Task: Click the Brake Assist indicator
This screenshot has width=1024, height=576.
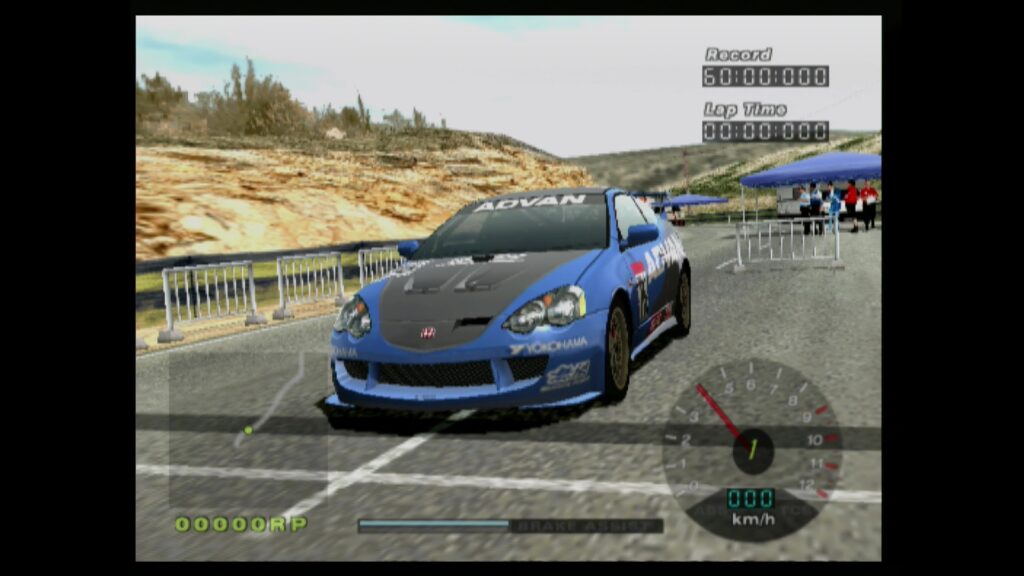Action: [510, 525]
